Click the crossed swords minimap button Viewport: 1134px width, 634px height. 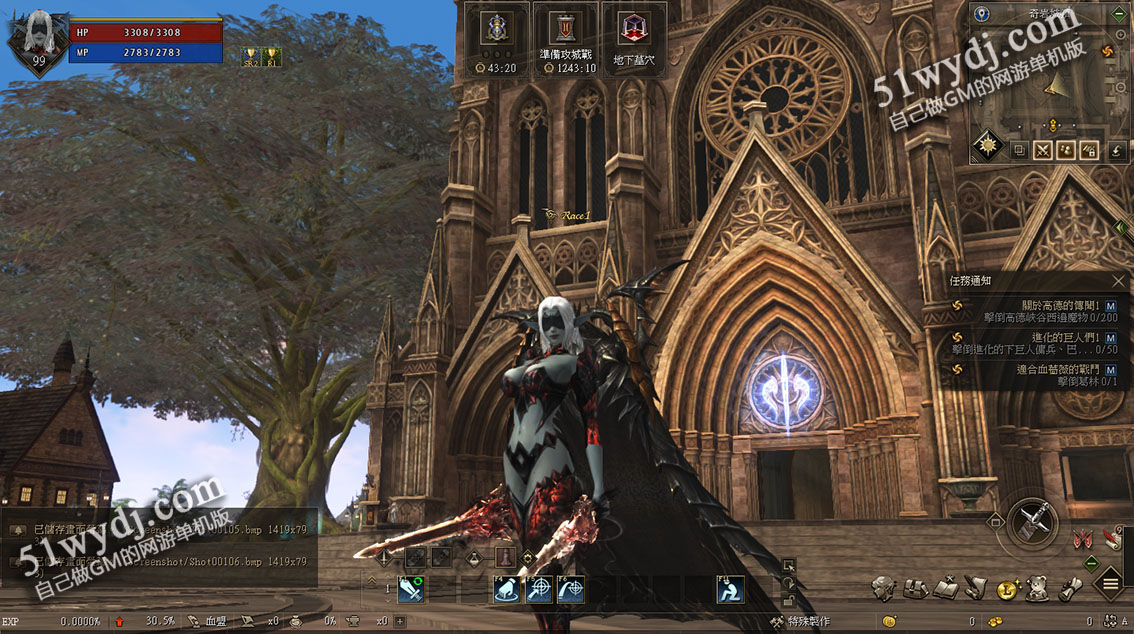(1043, 150)
